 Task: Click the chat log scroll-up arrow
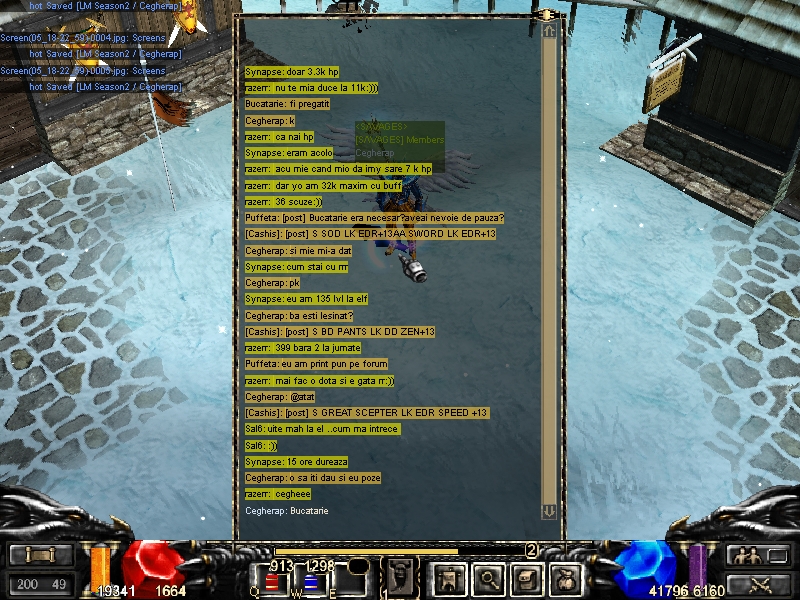[549, 32]
